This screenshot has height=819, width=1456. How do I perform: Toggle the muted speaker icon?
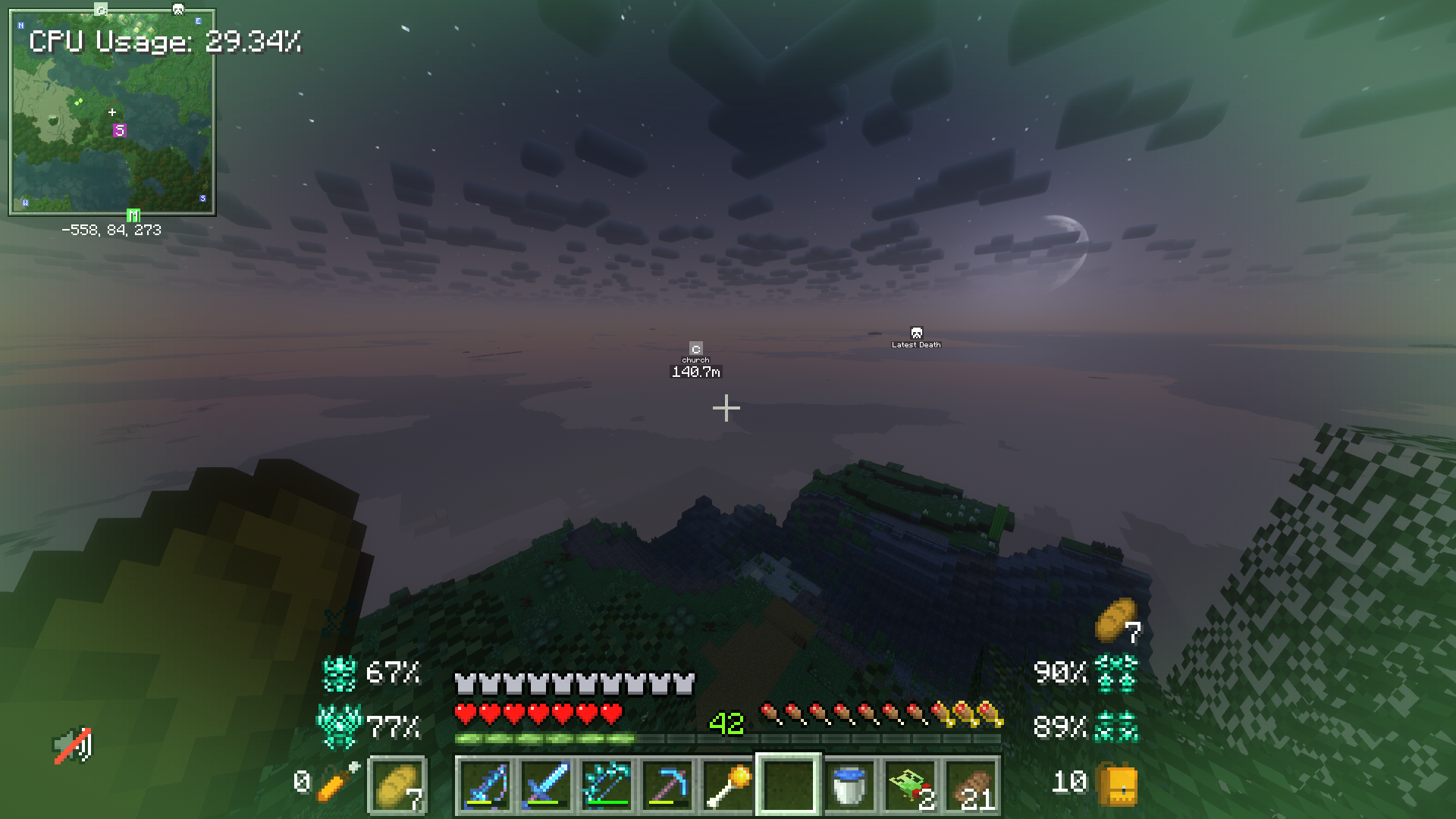(73, 745)
